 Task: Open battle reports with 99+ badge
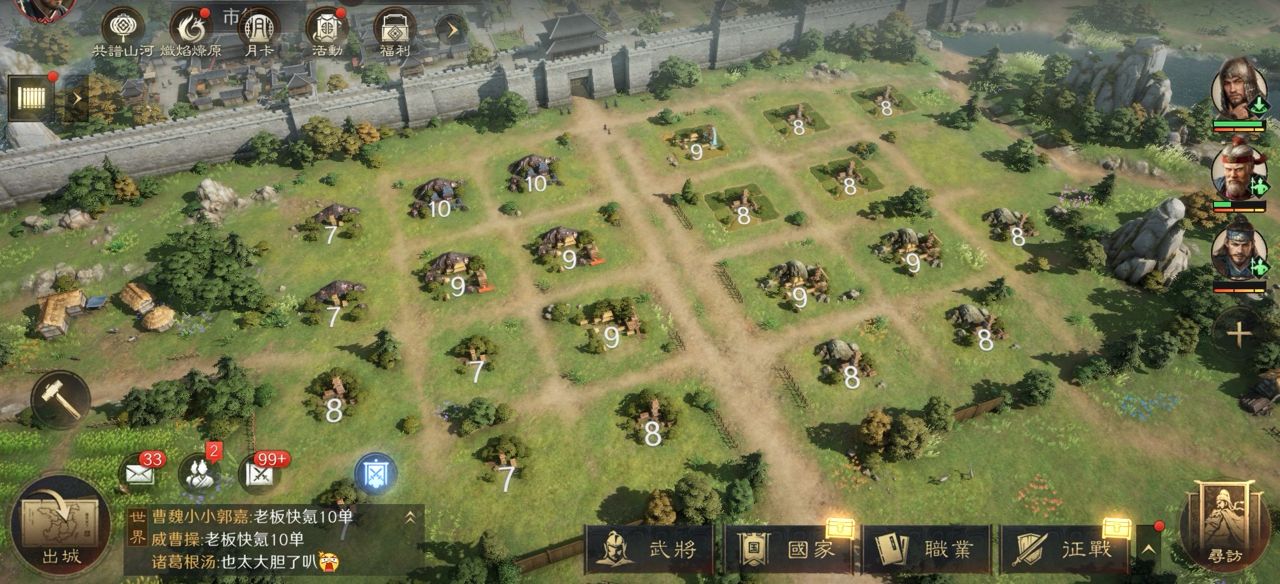(x=259, y=474)
